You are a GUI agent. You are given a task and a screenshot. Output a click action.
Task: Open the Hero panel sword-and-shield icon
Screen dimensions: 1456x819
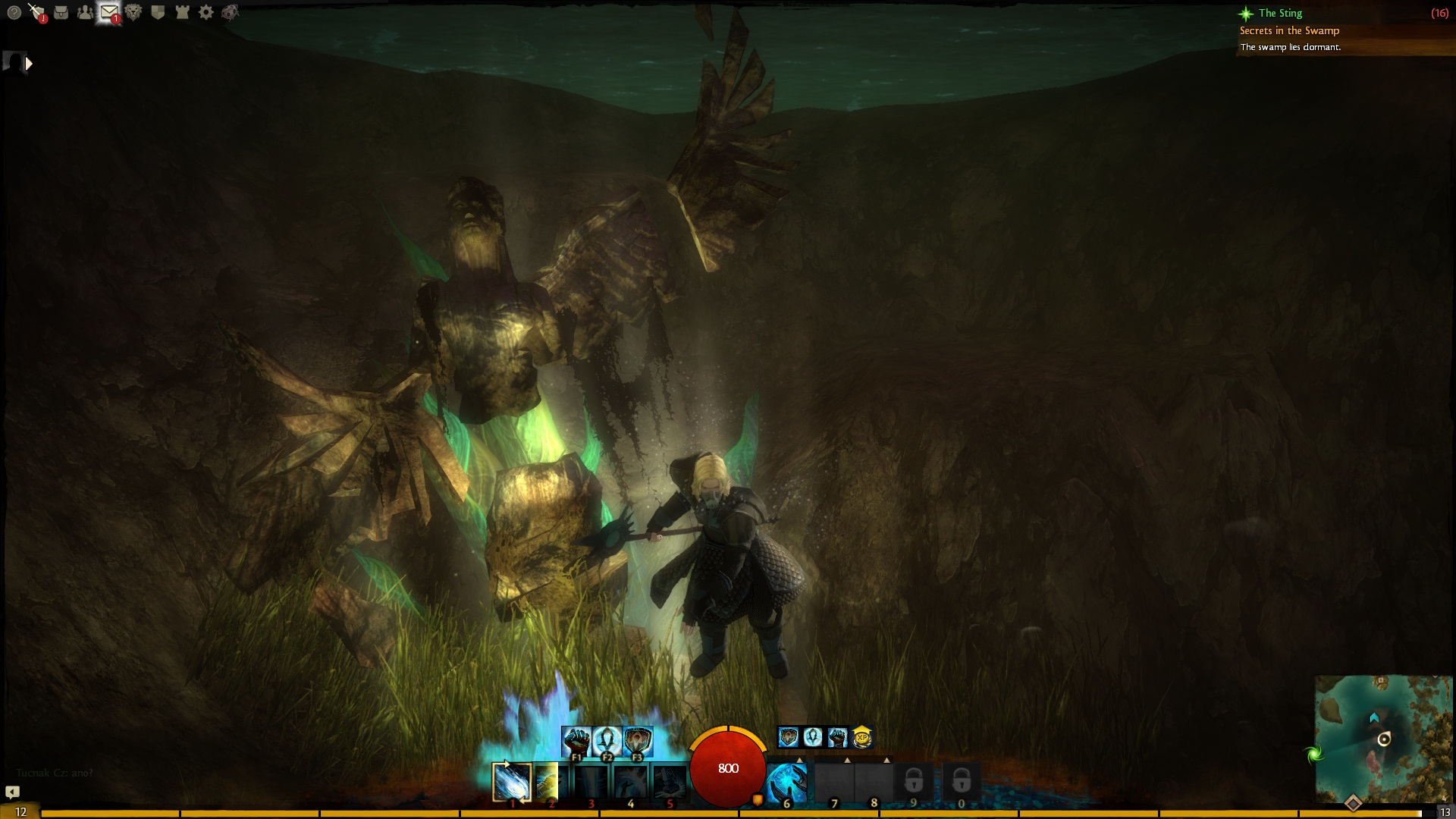[36, 12]
